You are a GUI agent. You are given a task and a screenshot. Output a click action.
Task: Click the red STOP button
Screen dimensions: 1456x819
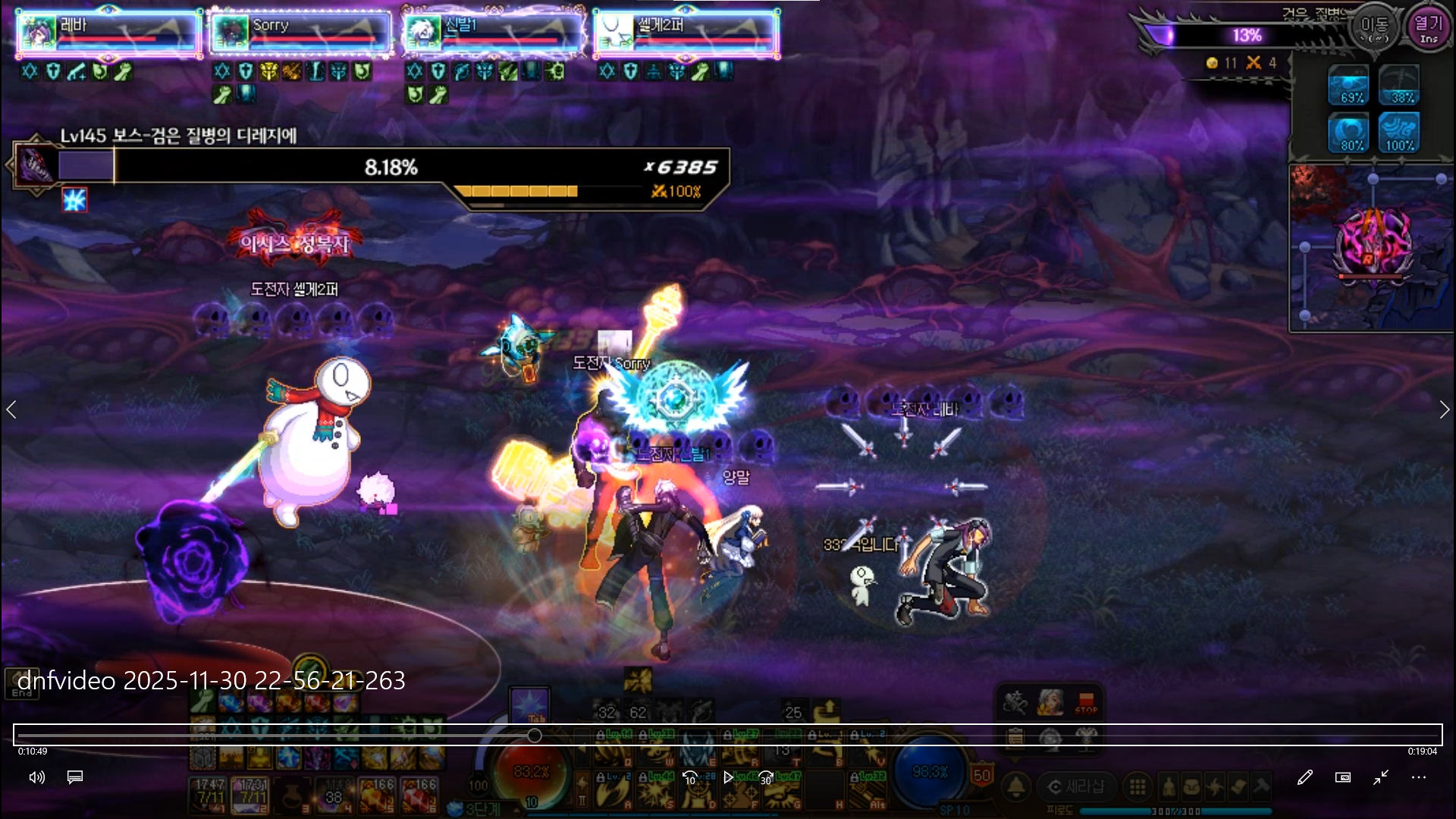pos(1086,703)
